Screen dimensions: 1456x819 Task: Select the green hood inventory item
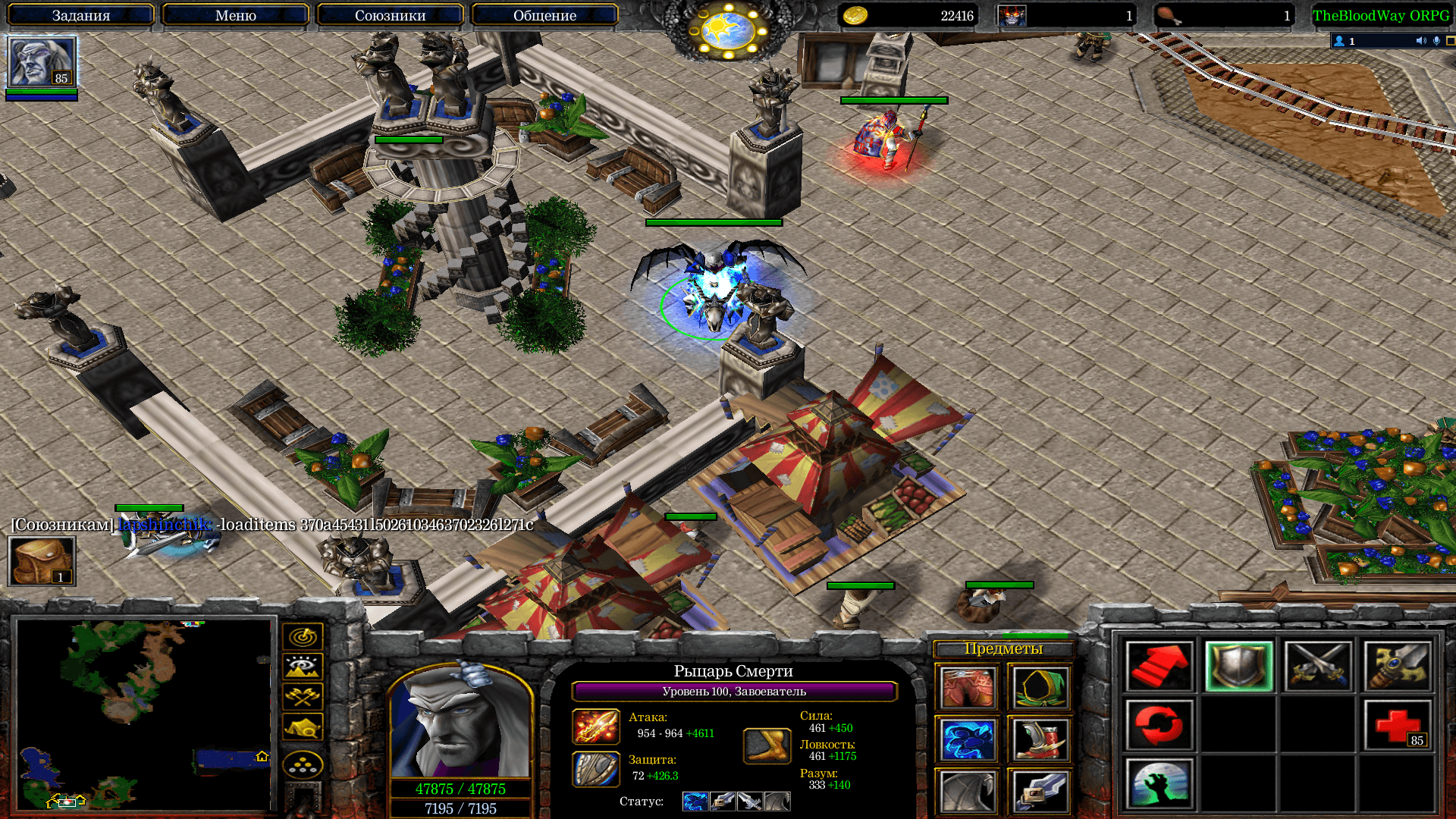pyautogui.click(x=1039, y=688)
